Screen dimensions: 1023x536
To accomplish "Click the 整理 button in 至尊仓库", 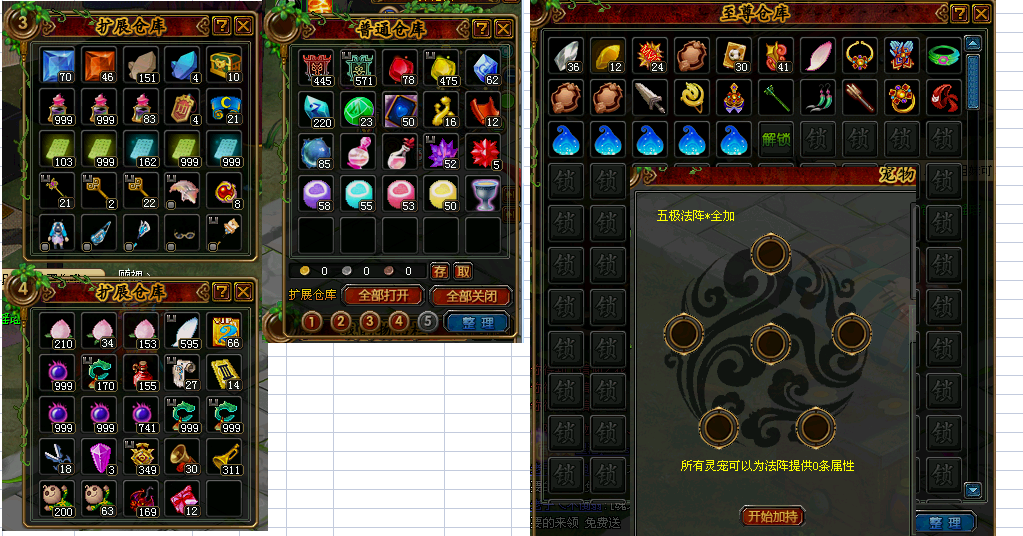I will coord(944,523).
